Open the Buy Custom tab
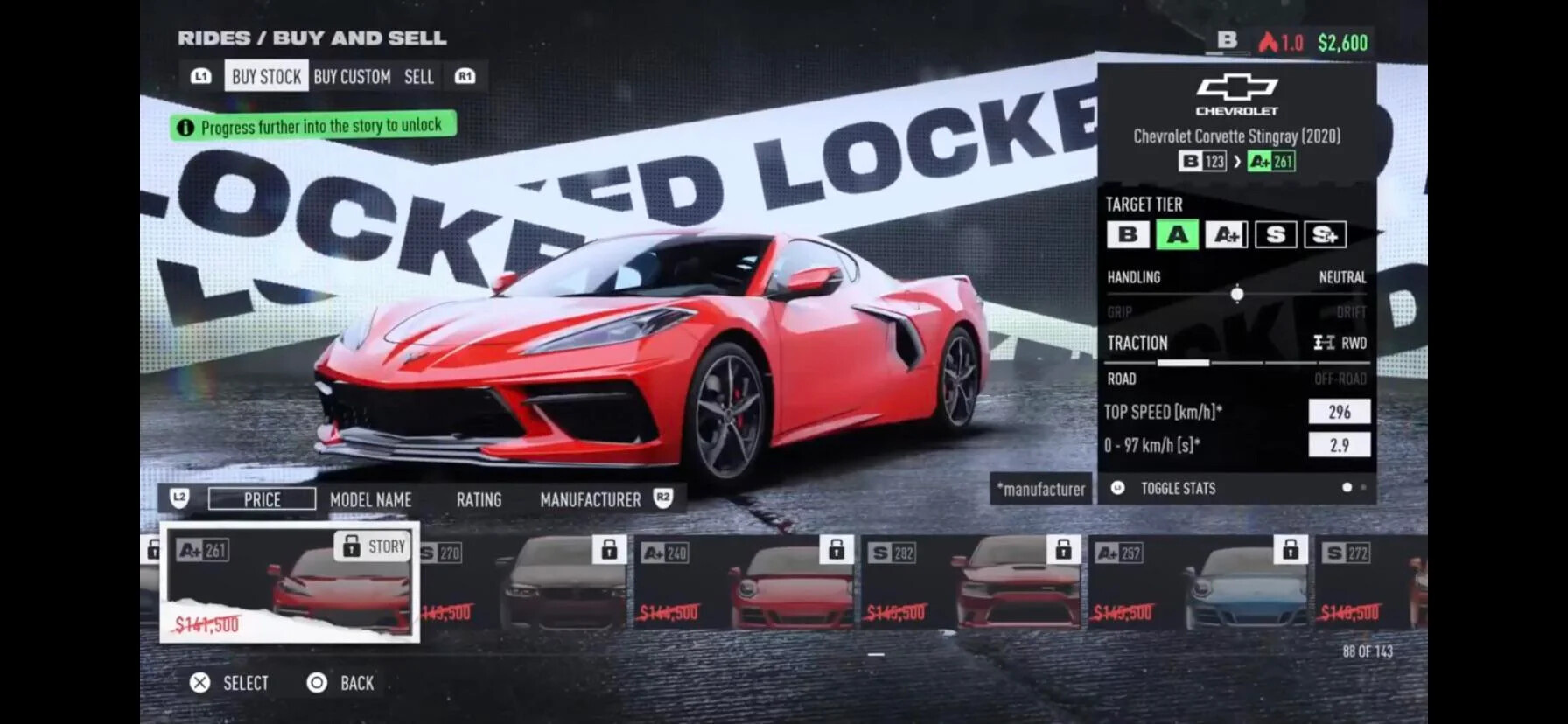 tap(352, 77)
